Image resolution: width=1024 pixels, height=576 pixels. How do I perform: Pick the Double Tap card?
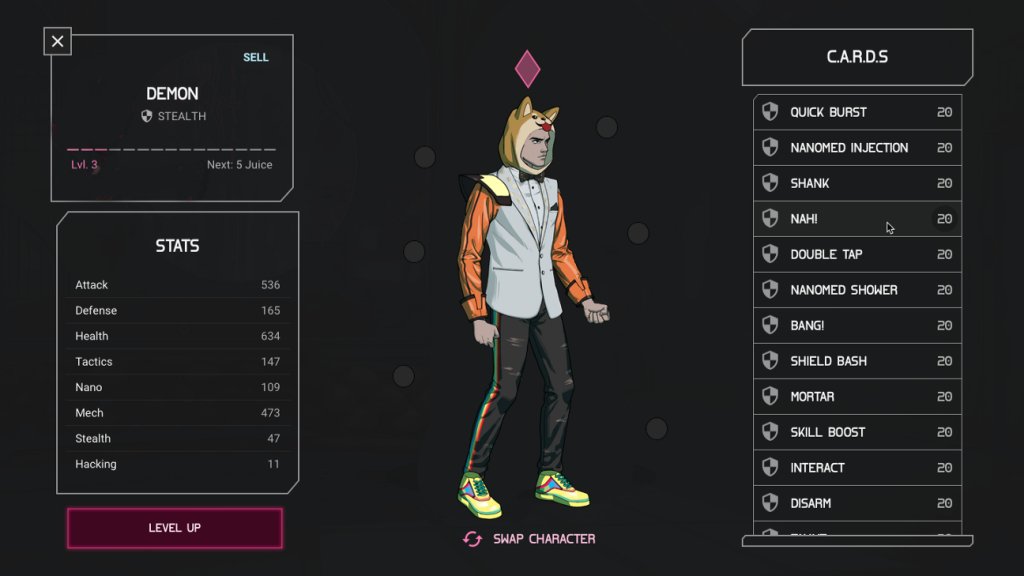pos(857,255)
